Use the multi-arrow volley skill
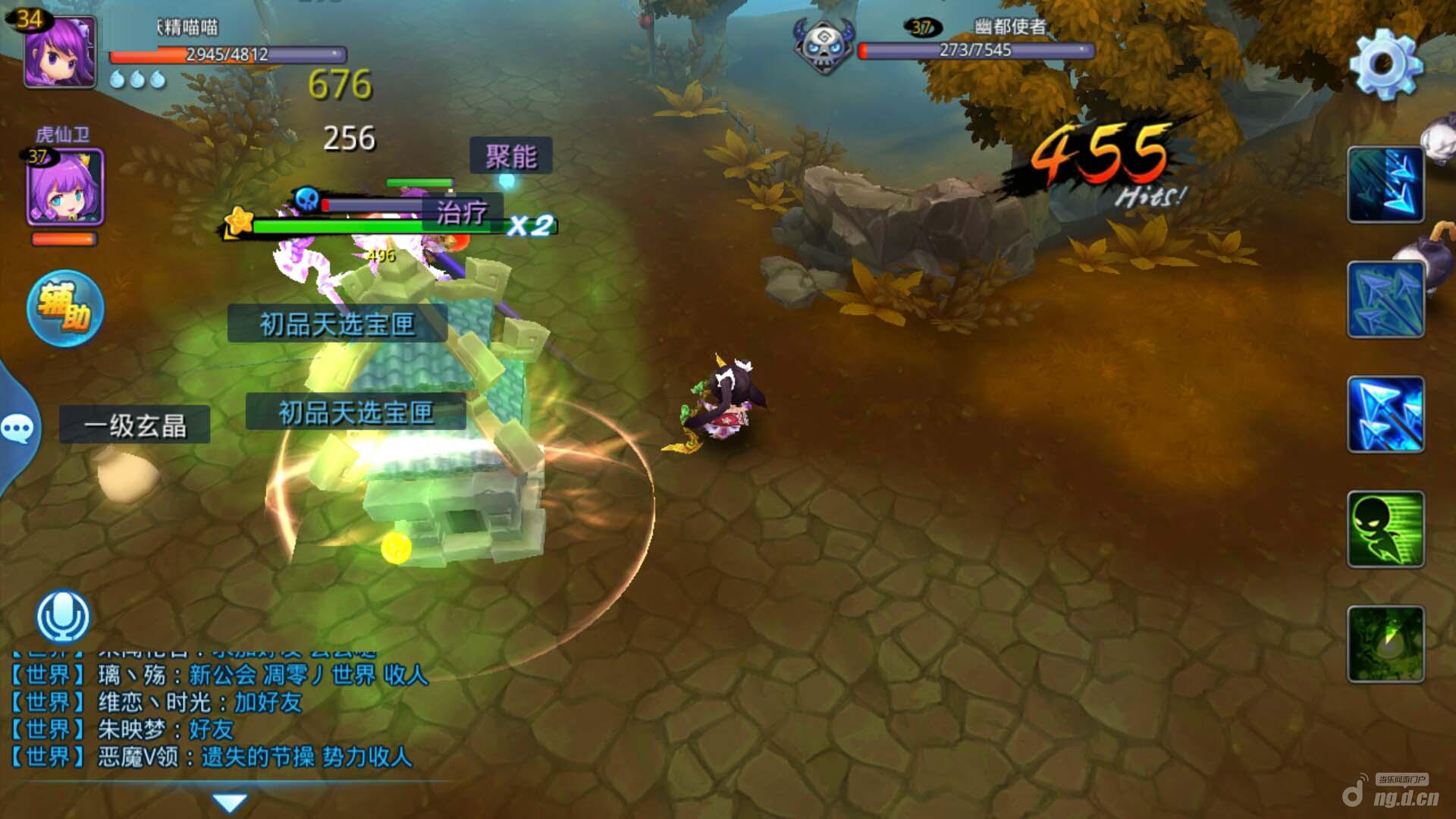Viewport: 1456px width, 819px height. click(x=1385, y=300)
